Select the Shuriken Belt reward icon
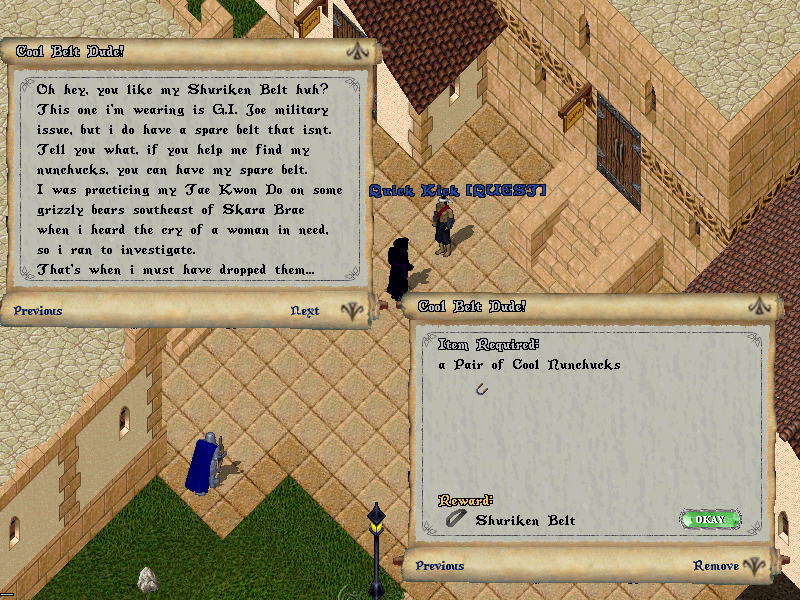 click(456, 519)
